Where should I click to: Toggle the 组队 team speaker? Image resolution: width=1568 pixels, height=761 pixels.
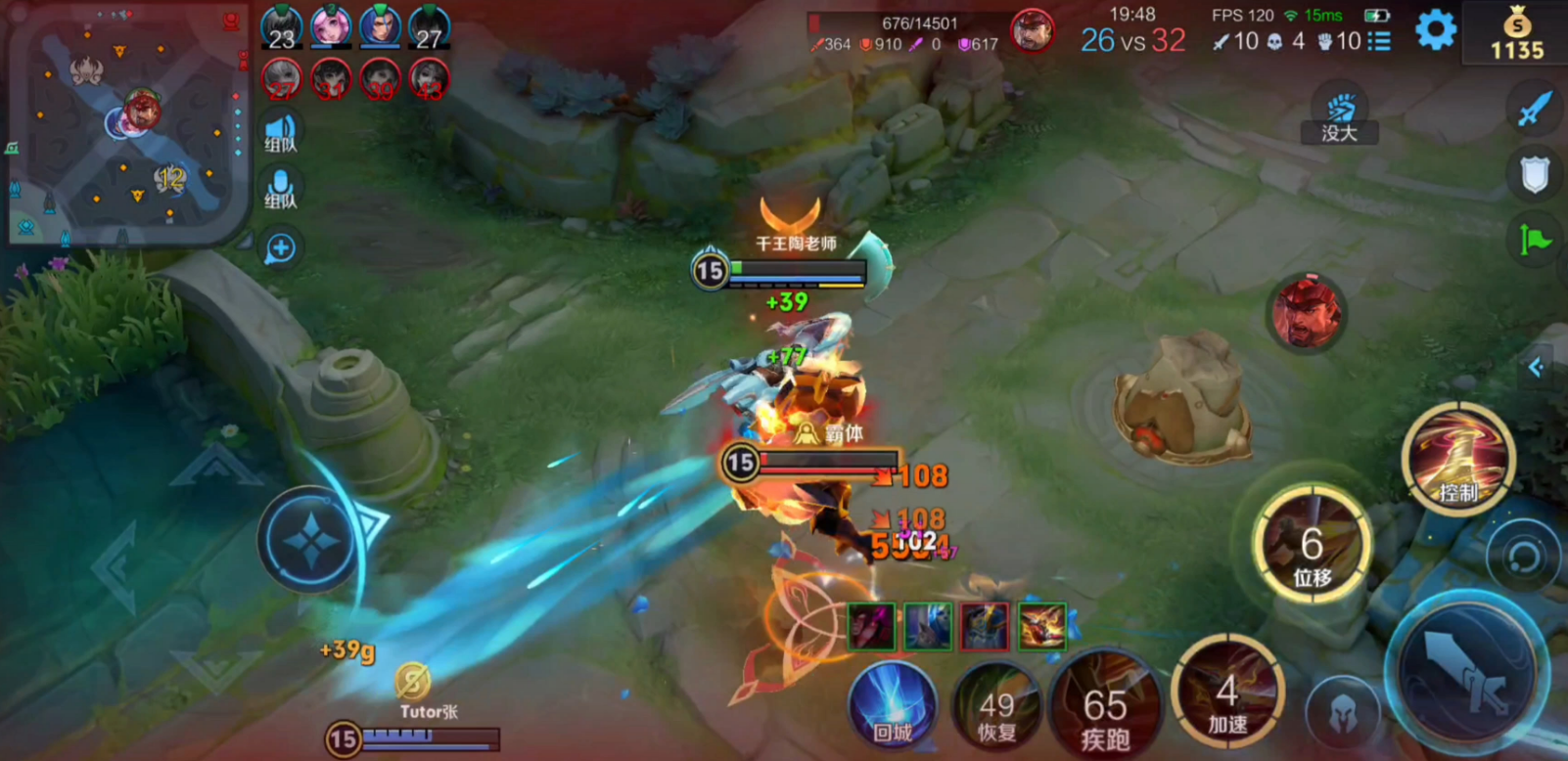tap(281, 131)
